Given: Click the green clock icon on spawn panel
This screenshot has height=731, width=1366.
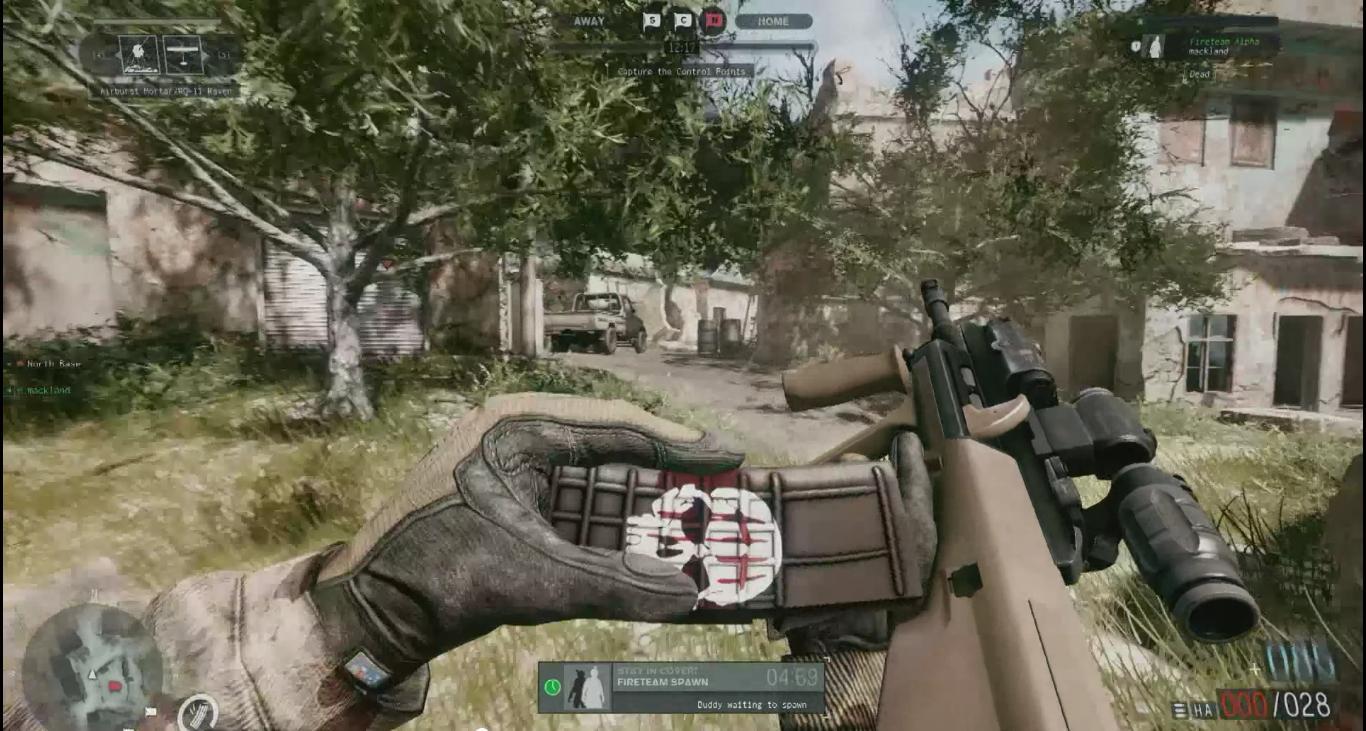Looking at the screenshot, I should point(551,687).
